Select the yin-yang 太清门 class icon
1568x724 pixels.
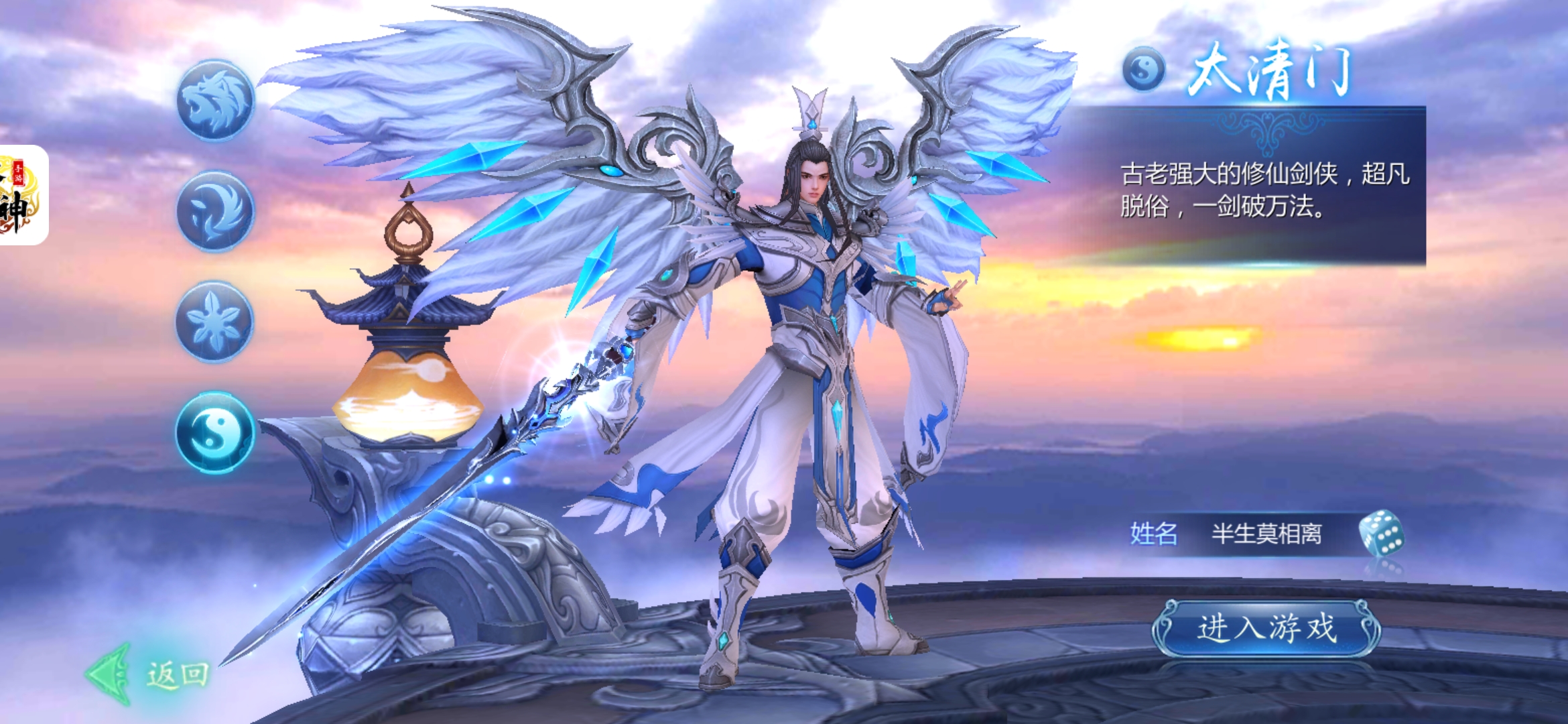pos(214,432)
